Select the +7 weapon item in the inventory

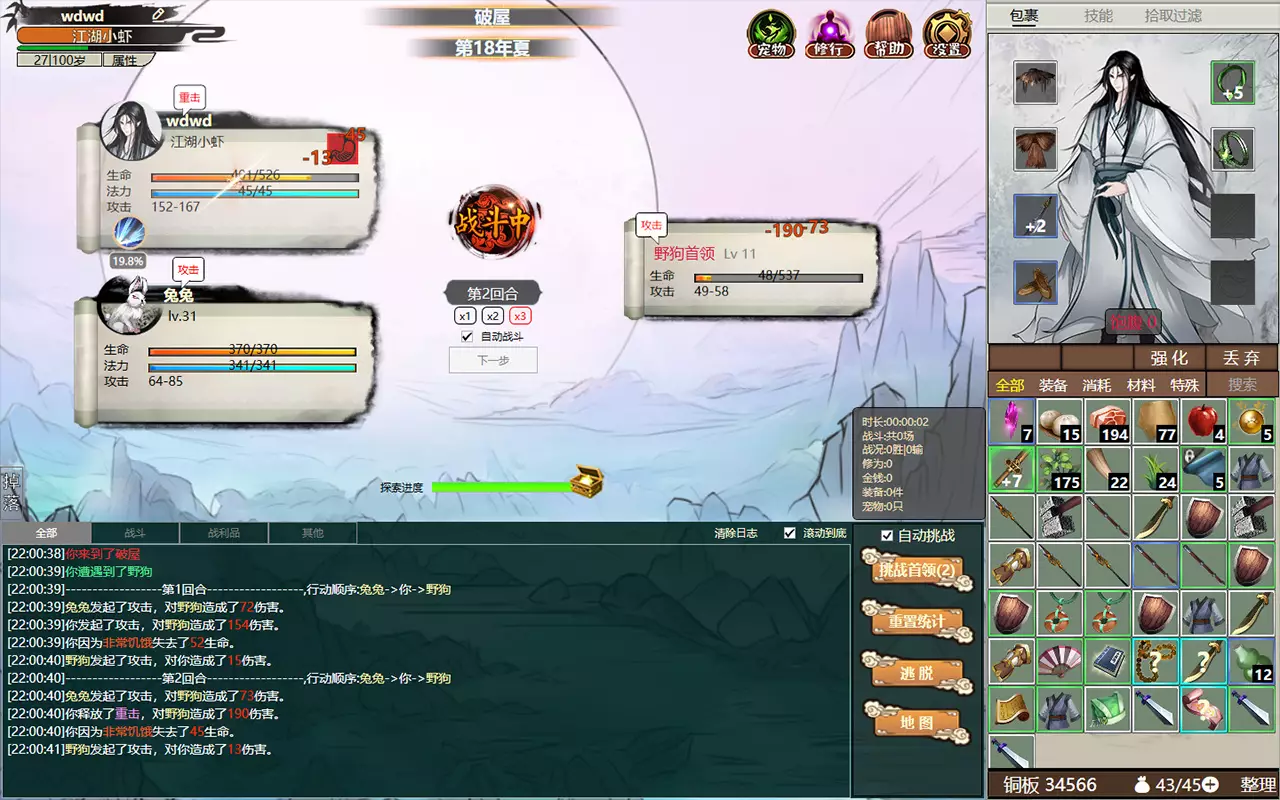coord(1011,468)
